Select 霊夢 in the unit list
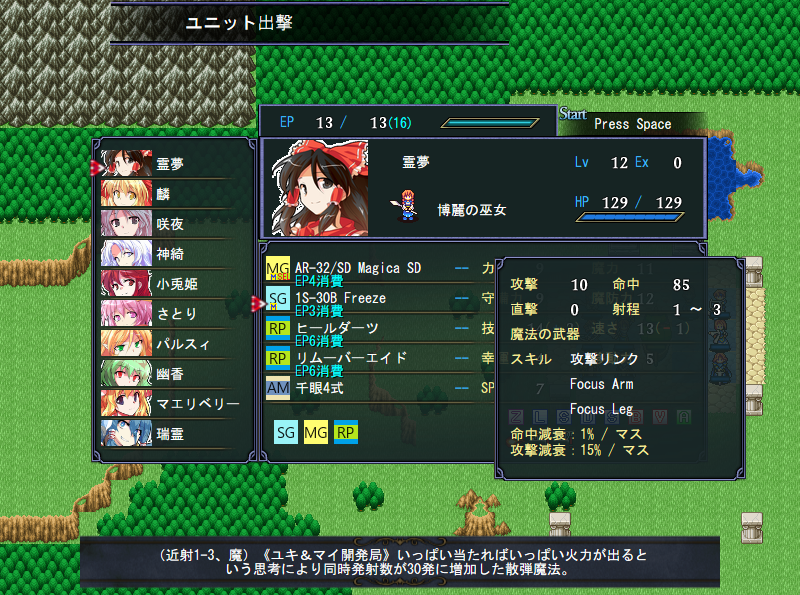 point(170,163)
